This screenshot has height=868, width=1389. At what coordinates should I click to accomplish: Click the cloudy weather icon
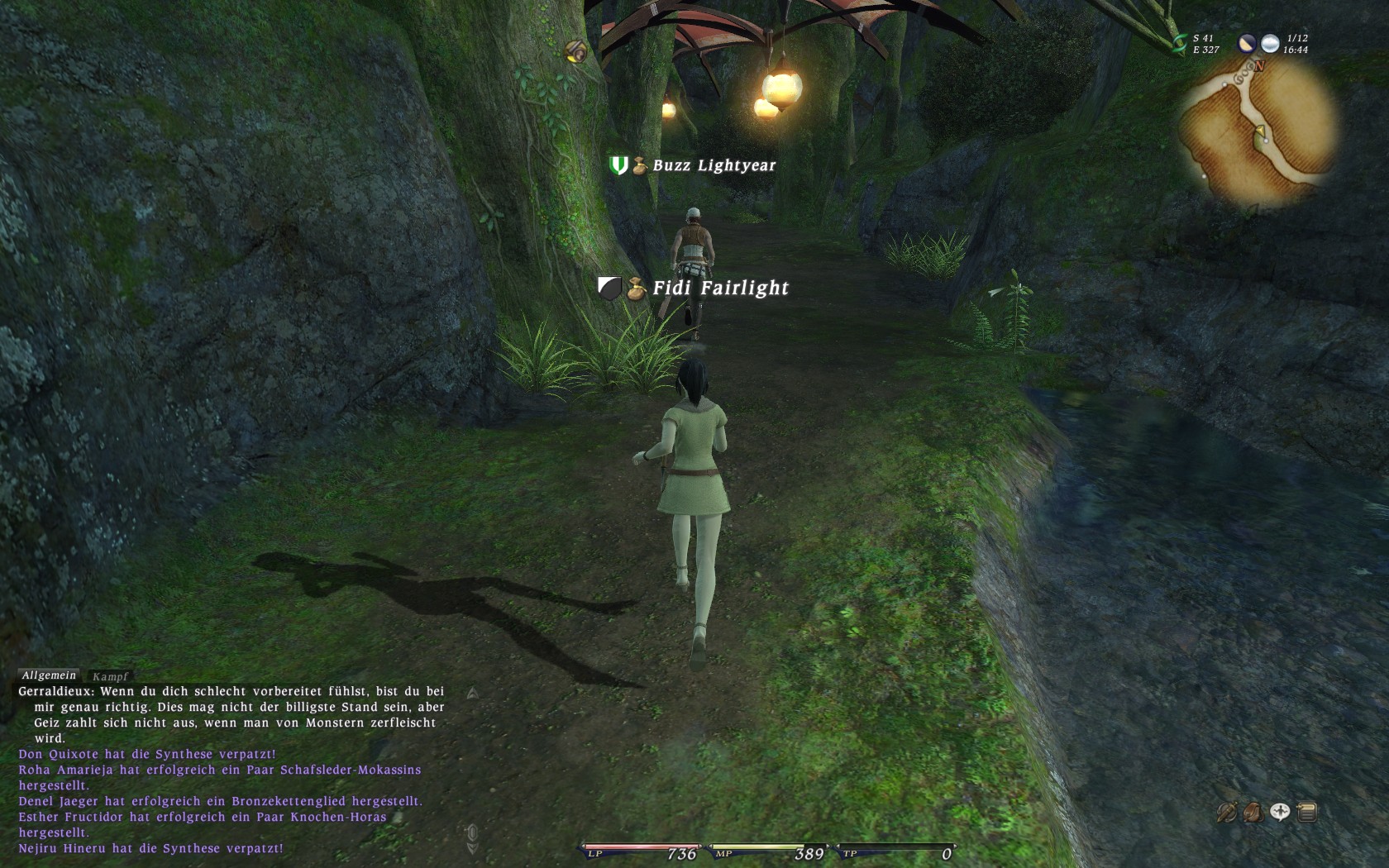point(1270,44)
